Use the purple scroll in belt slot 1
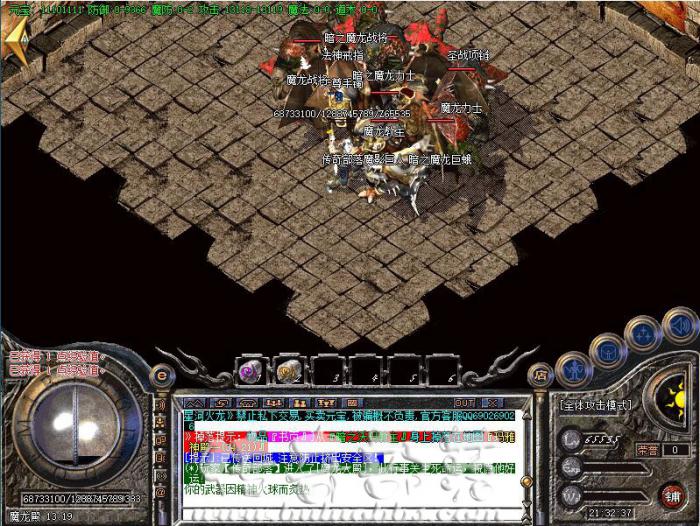Screen dimensions: 700x526 [x=250, y=369]
